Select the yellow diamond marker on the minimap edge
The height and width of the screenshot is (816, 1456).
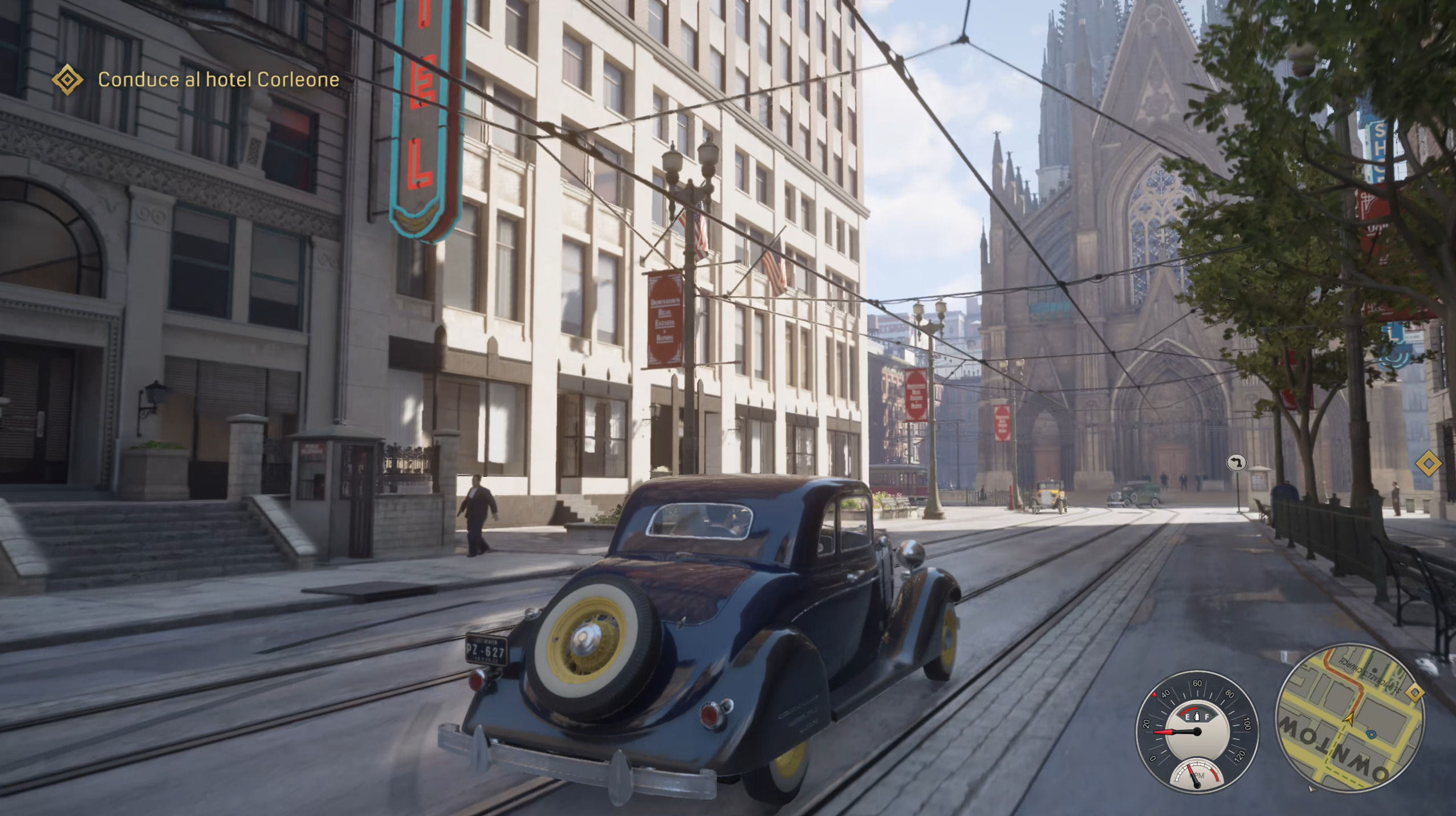click(1416, 693)
